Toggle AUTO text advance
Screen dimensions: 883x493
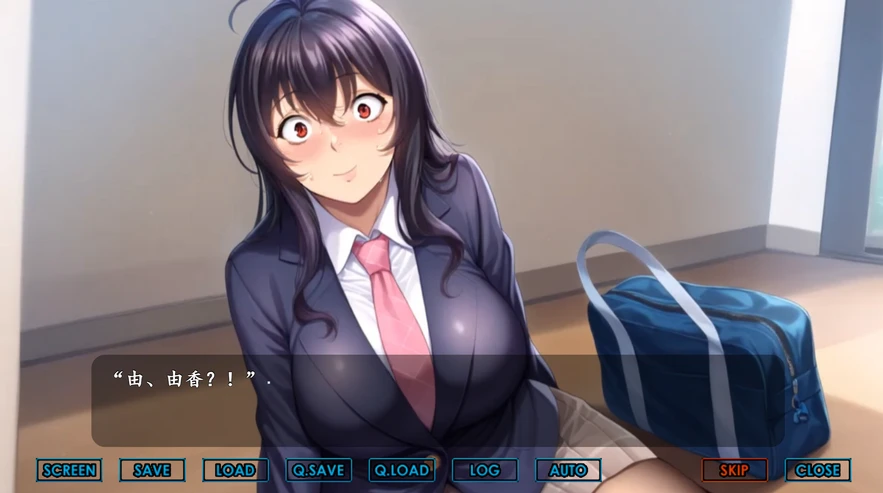click(x=568, y=470)
